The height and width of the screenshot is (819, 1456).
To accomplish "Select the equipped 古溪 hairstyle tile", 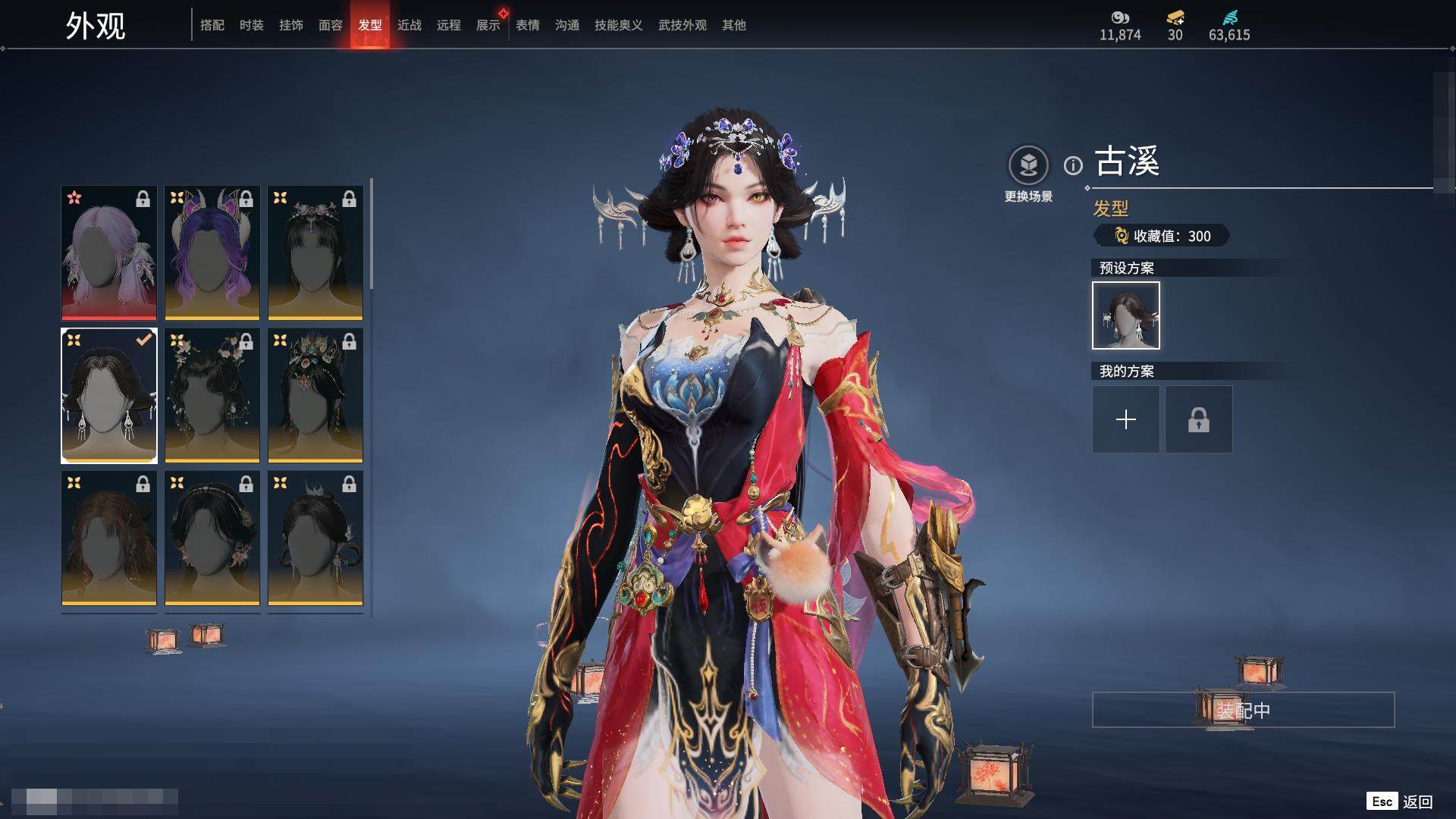I will tap(109, 395).
